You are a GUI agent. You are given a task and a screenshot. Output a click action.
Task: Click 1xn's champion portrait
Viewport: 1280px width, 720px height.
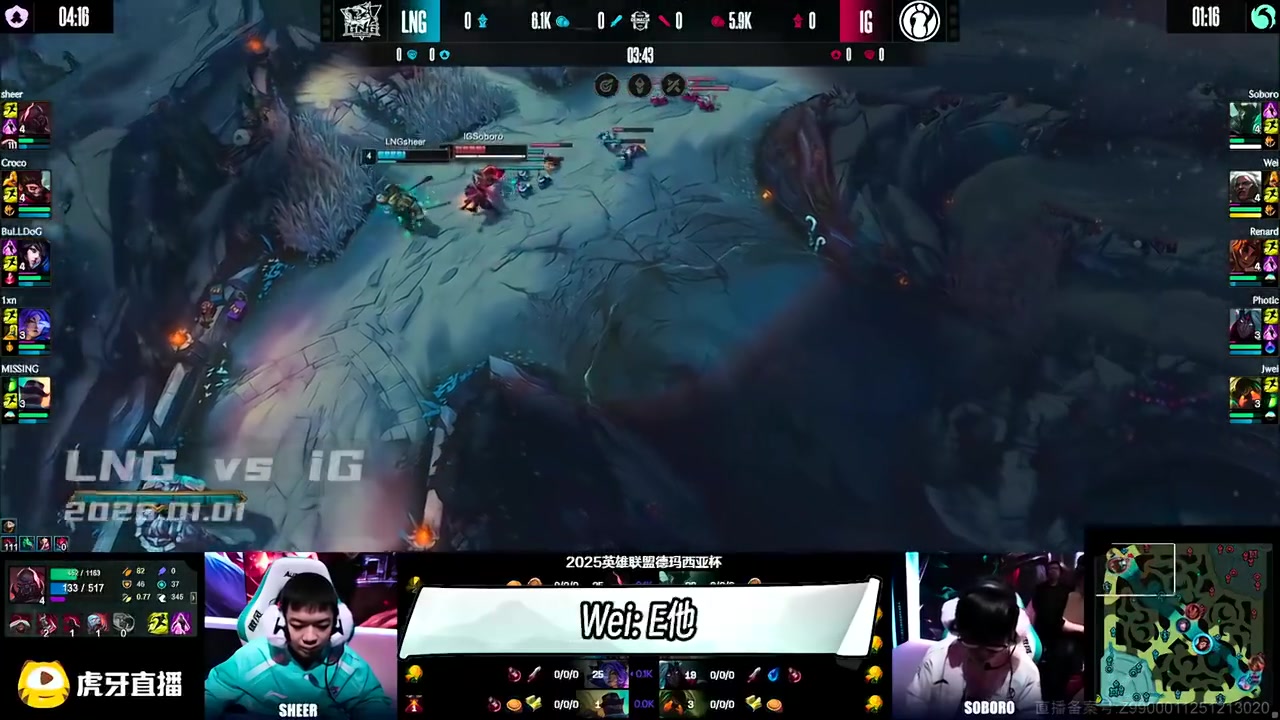pyautogui.click(x=35, y=325)
